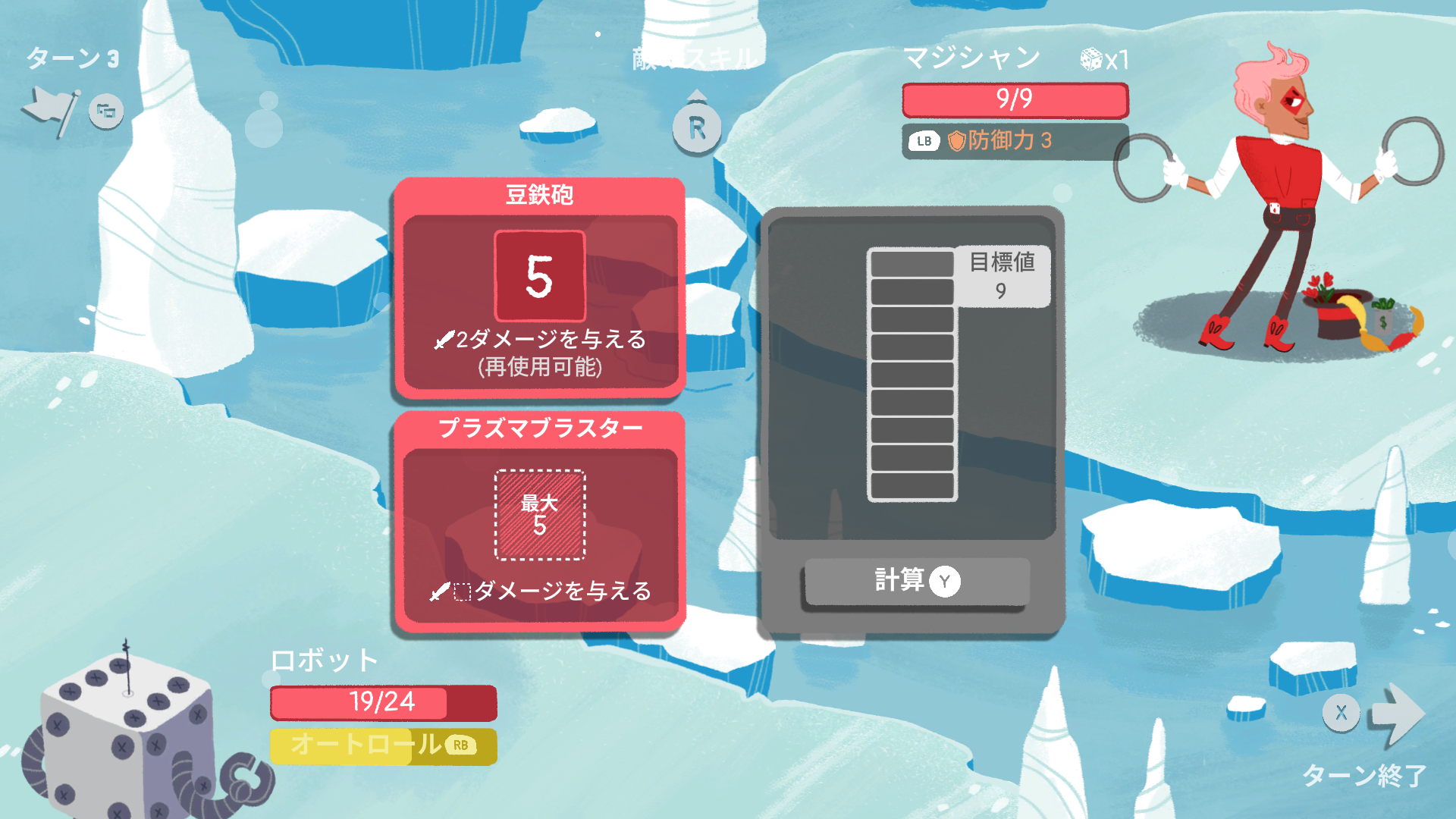Open the 目標値 9 target panel

pos(1003,278)
